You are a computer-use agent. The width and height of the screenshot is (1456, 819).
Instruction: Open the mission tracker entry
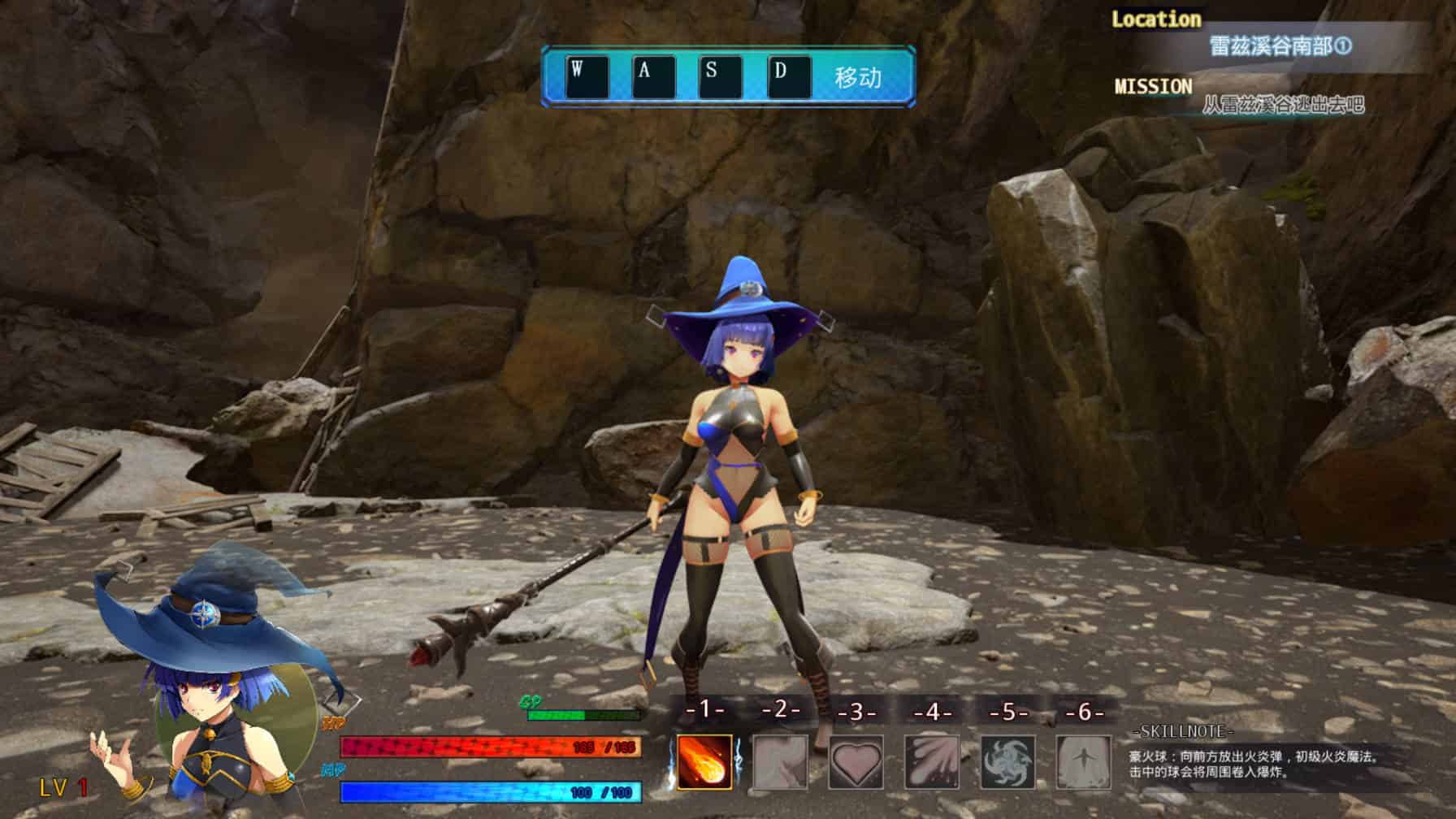pyautogui.click(x=1282, y=105)
